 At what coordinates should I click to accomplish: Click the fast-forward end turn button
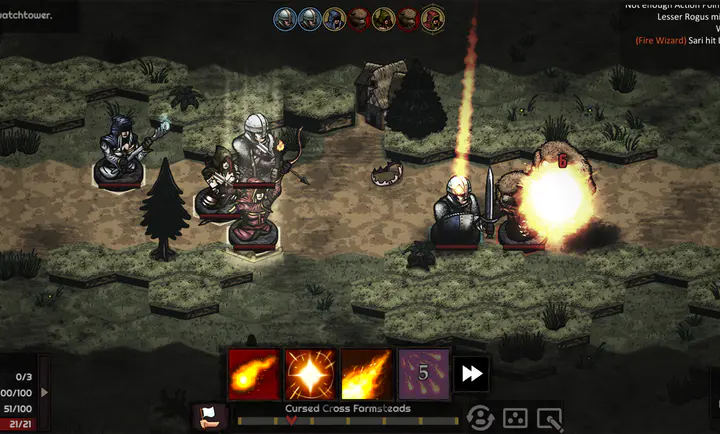pos(471,374)
